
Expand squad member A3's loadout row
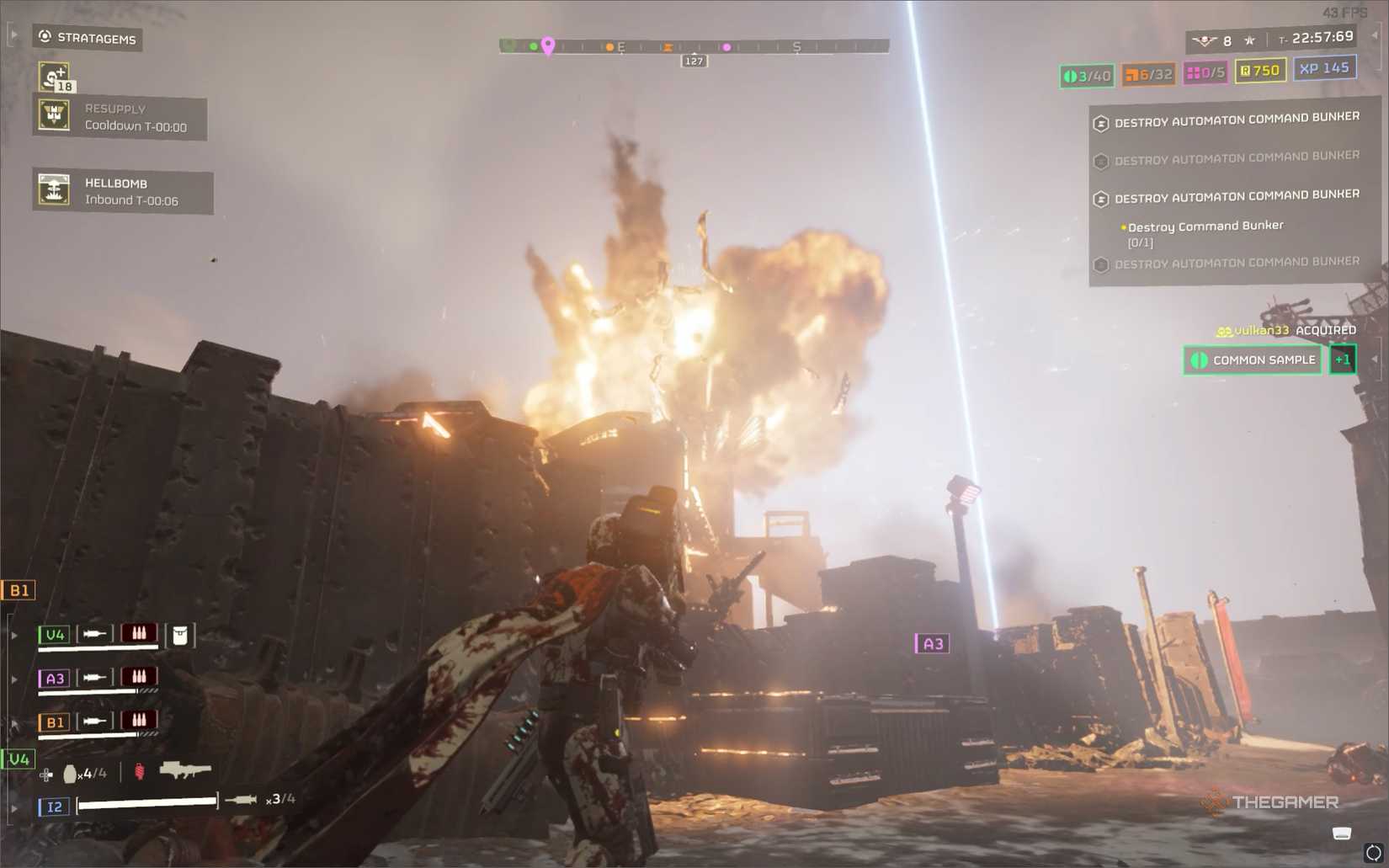click(x=13, y=679)
